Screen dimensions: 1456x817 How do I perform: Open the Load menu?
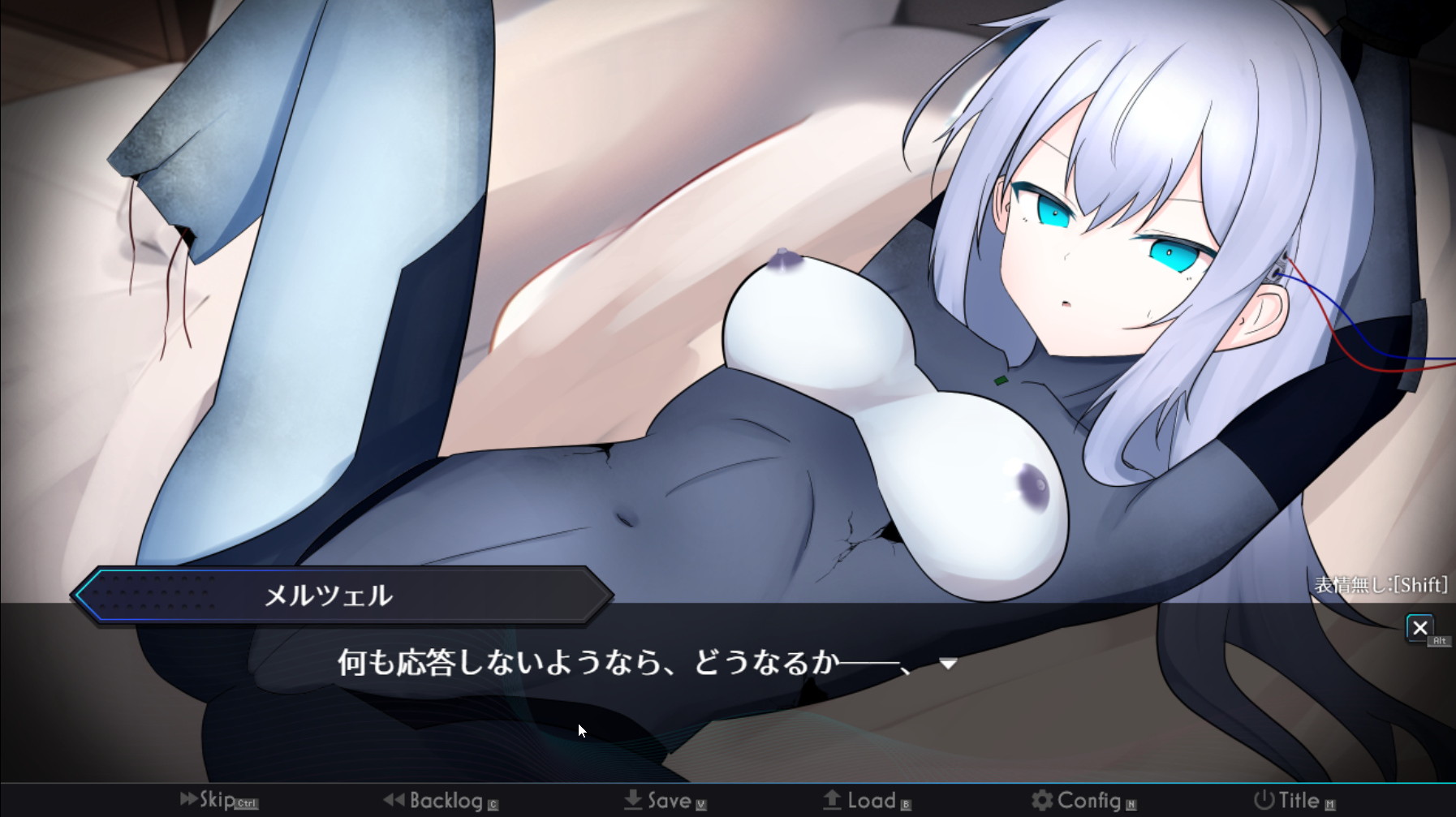[x=865, y=801]
